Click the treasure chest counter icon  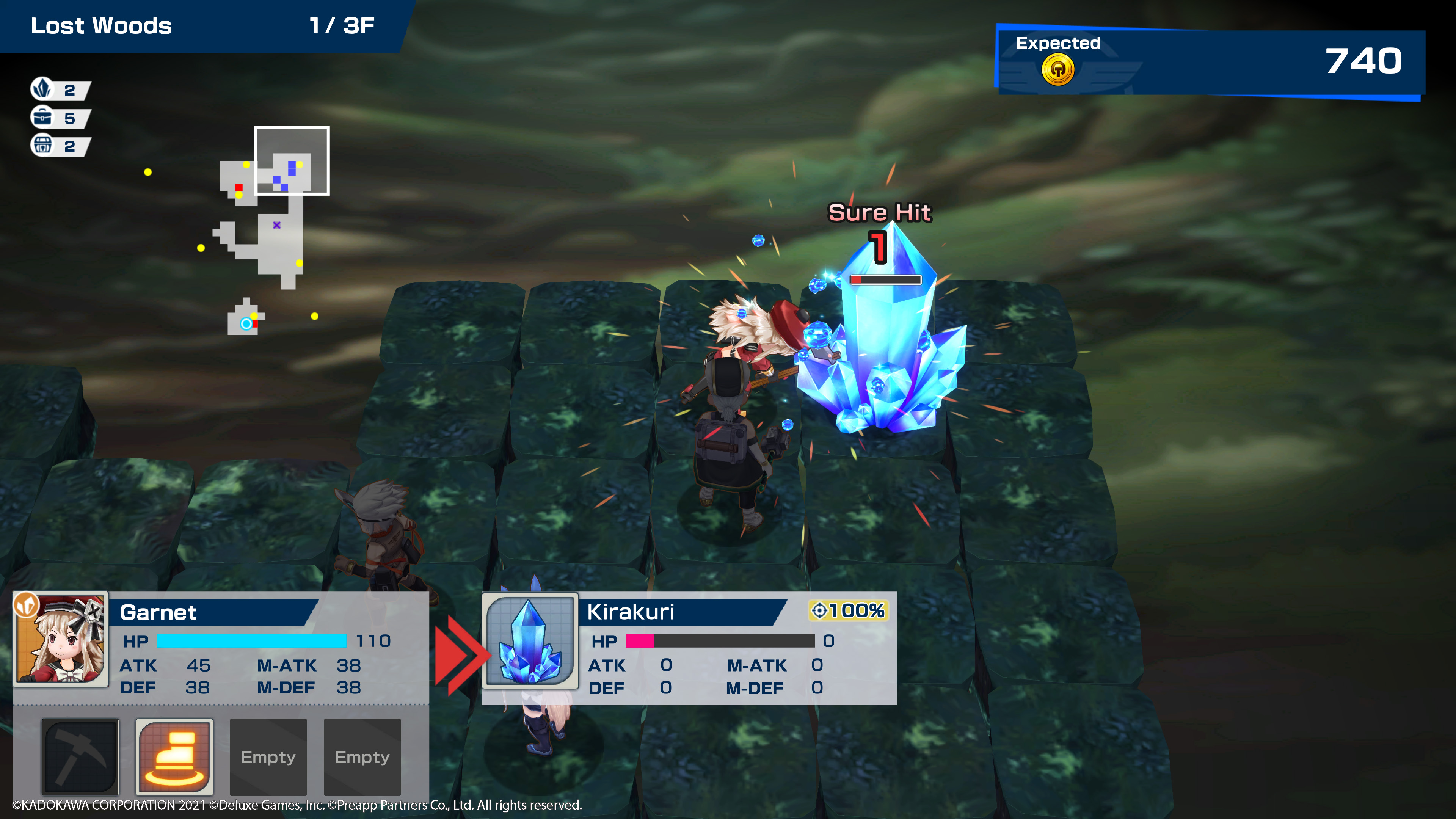point(42,145)
